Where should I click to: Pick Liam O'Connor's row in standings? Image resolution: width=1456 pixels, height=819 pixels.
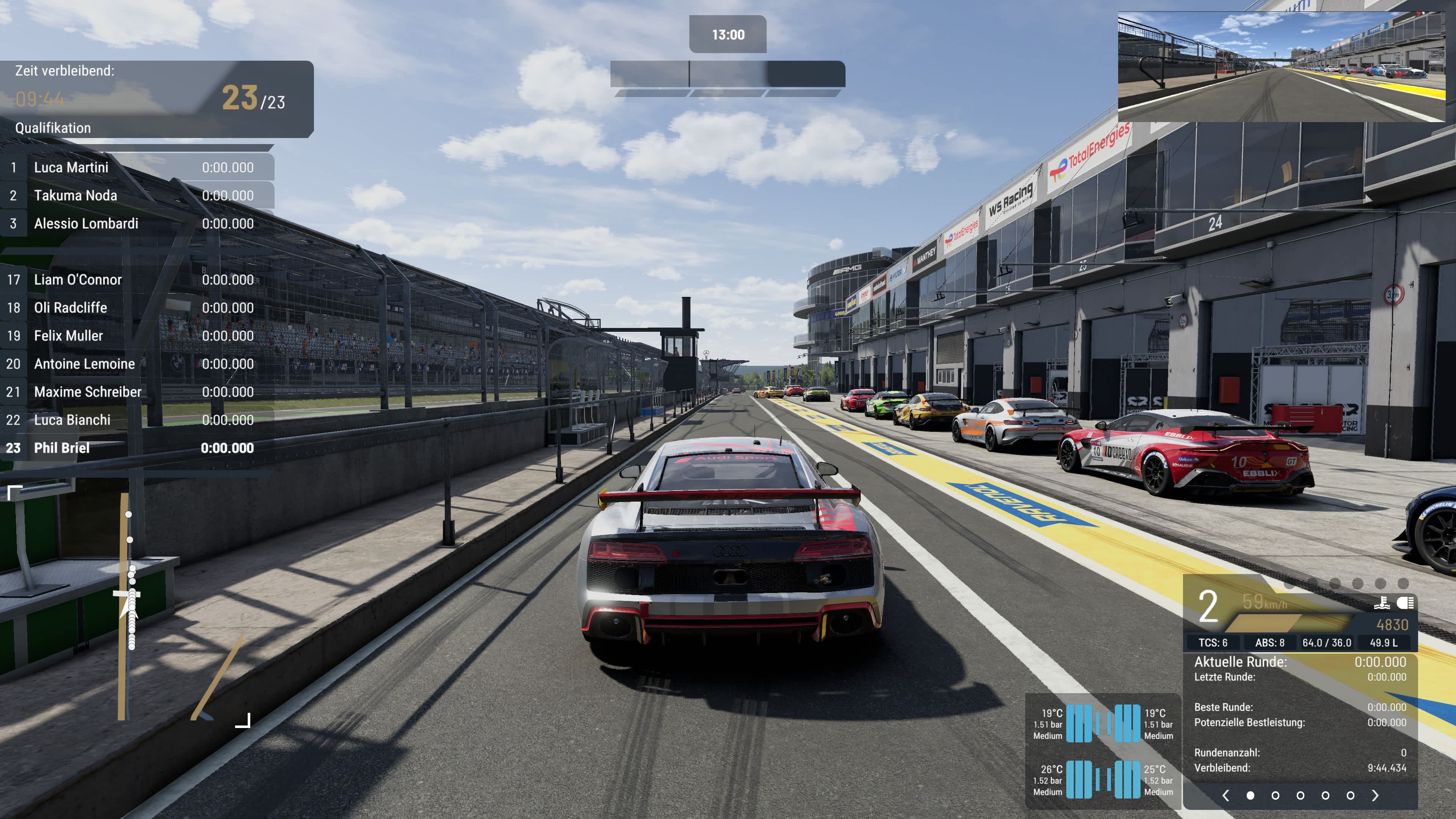136,280
